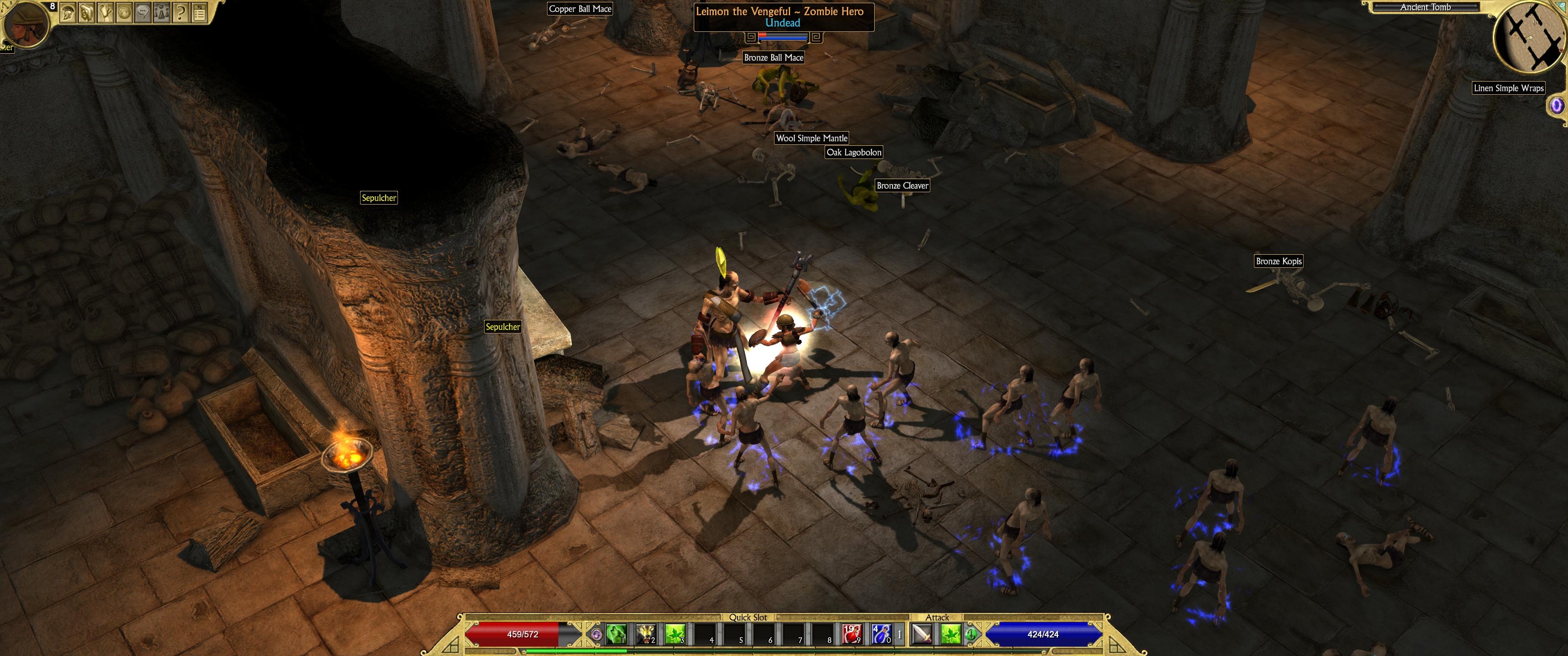Image resolution: width=1568 pixels, height=656 pixels.
Task: Open the TQ quest list icon
Action: (x=199, y=11)
